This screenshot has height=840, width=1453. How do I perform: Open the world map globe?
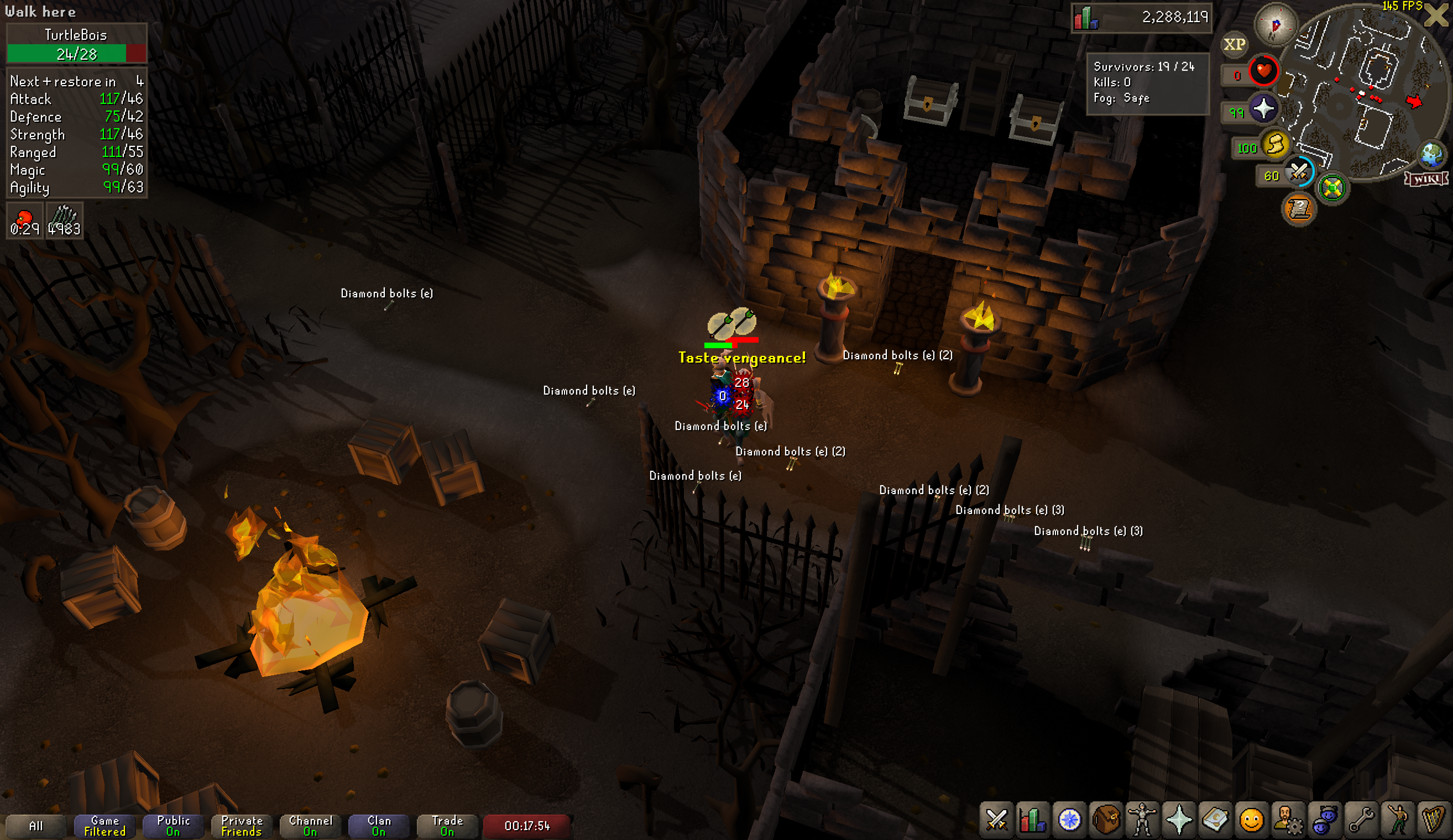click(x=1431, y=154)
